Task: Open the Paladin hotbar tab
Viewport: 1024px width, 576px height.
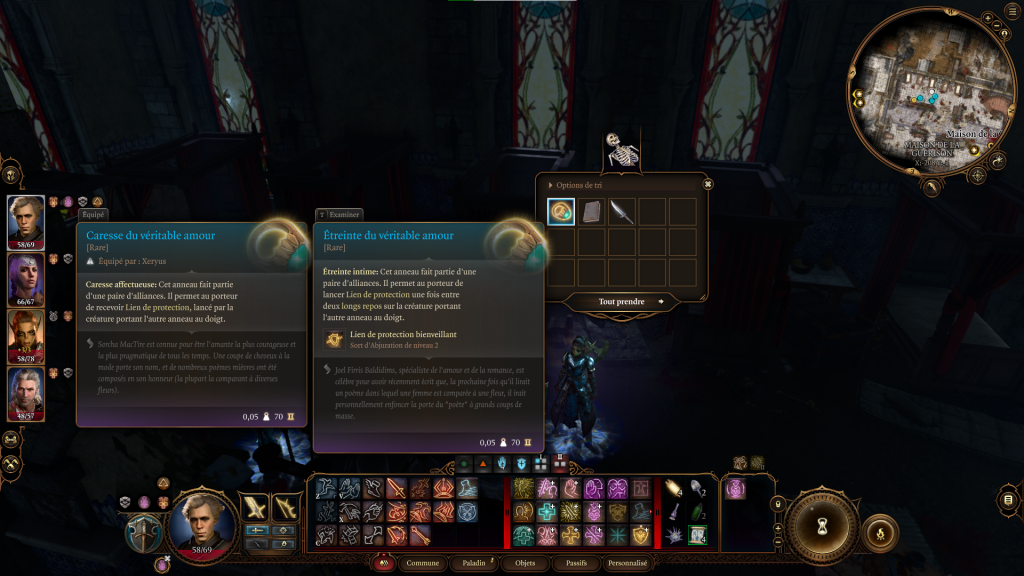Action: point(473,563)
